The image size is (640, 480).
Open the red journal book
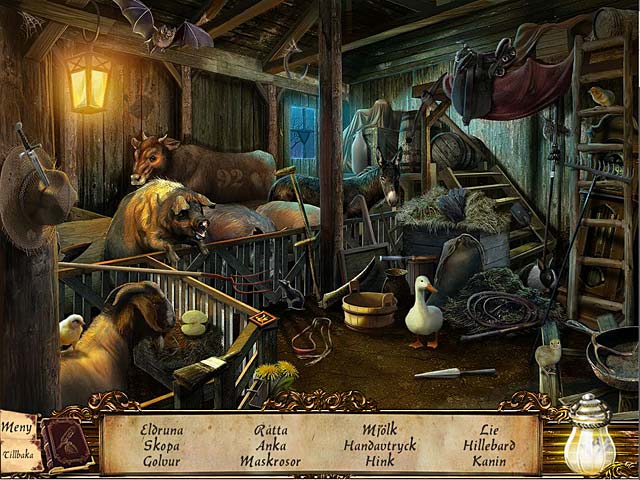coord(66,441)
